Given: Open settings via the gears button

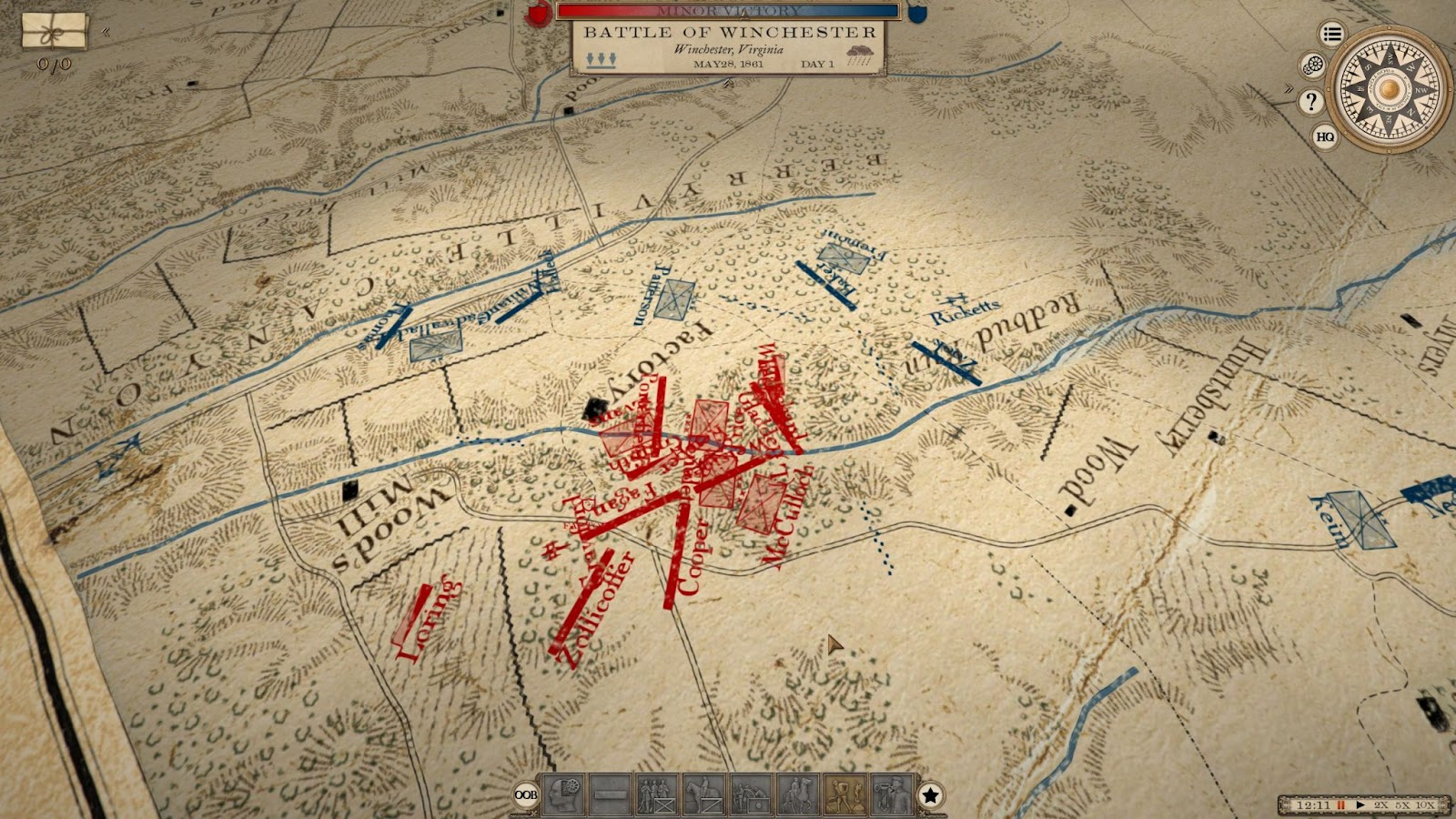Looking at the screenshot, I should [x=1312, y=65].
